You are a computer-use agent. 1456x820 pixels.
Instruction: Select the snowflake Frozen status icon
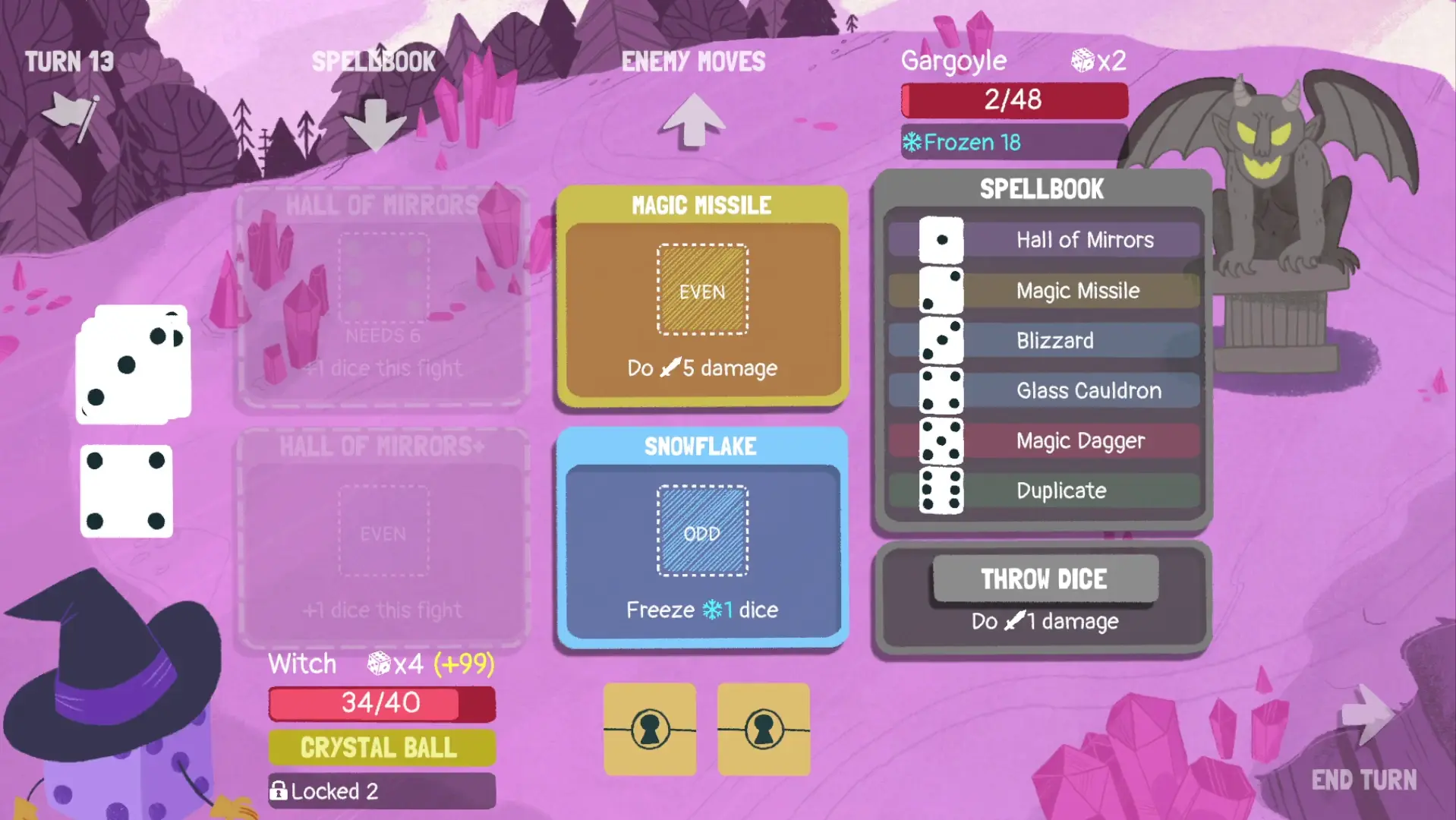click(913, 141)
